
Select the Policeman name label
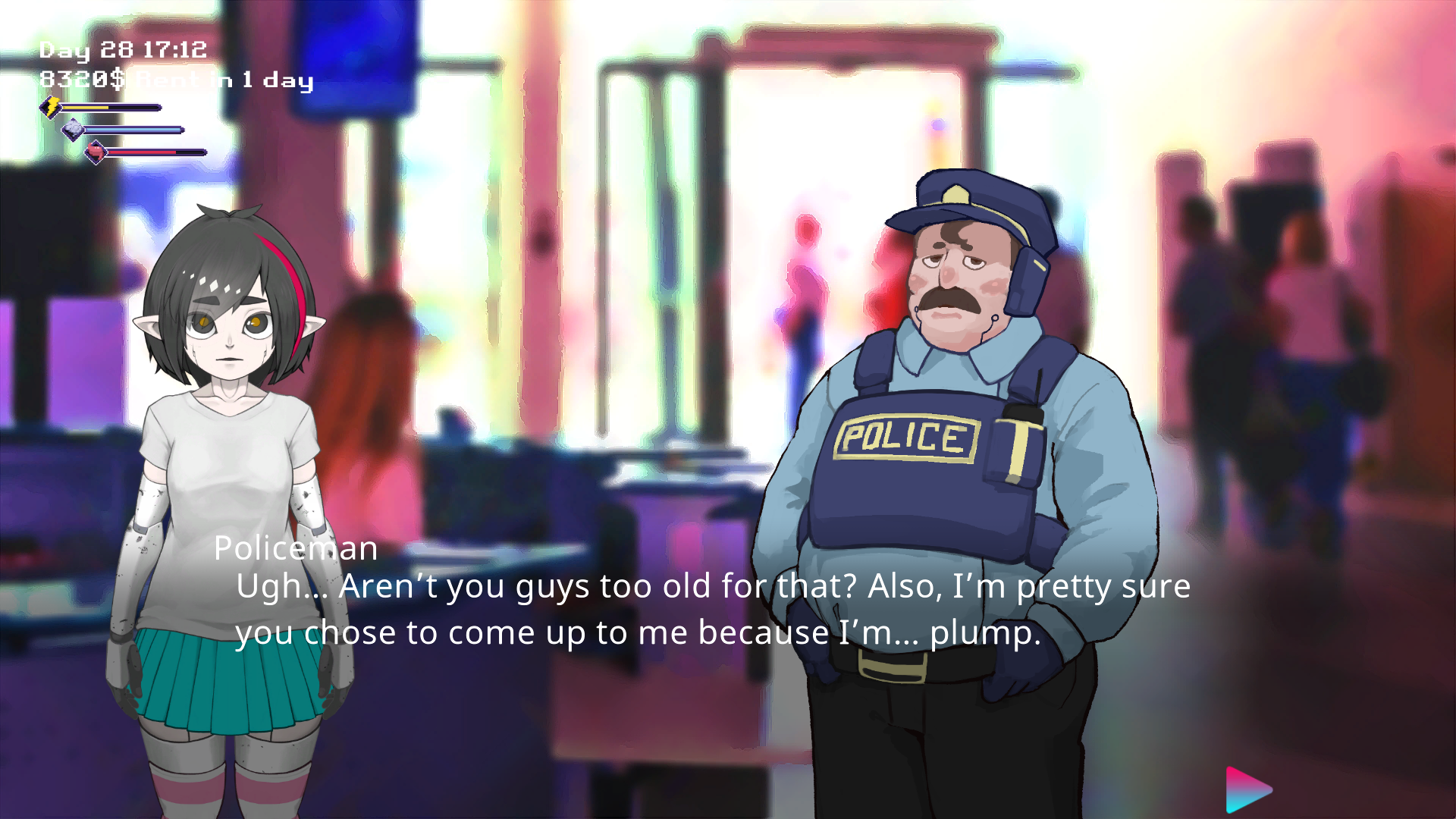point(296,548)
